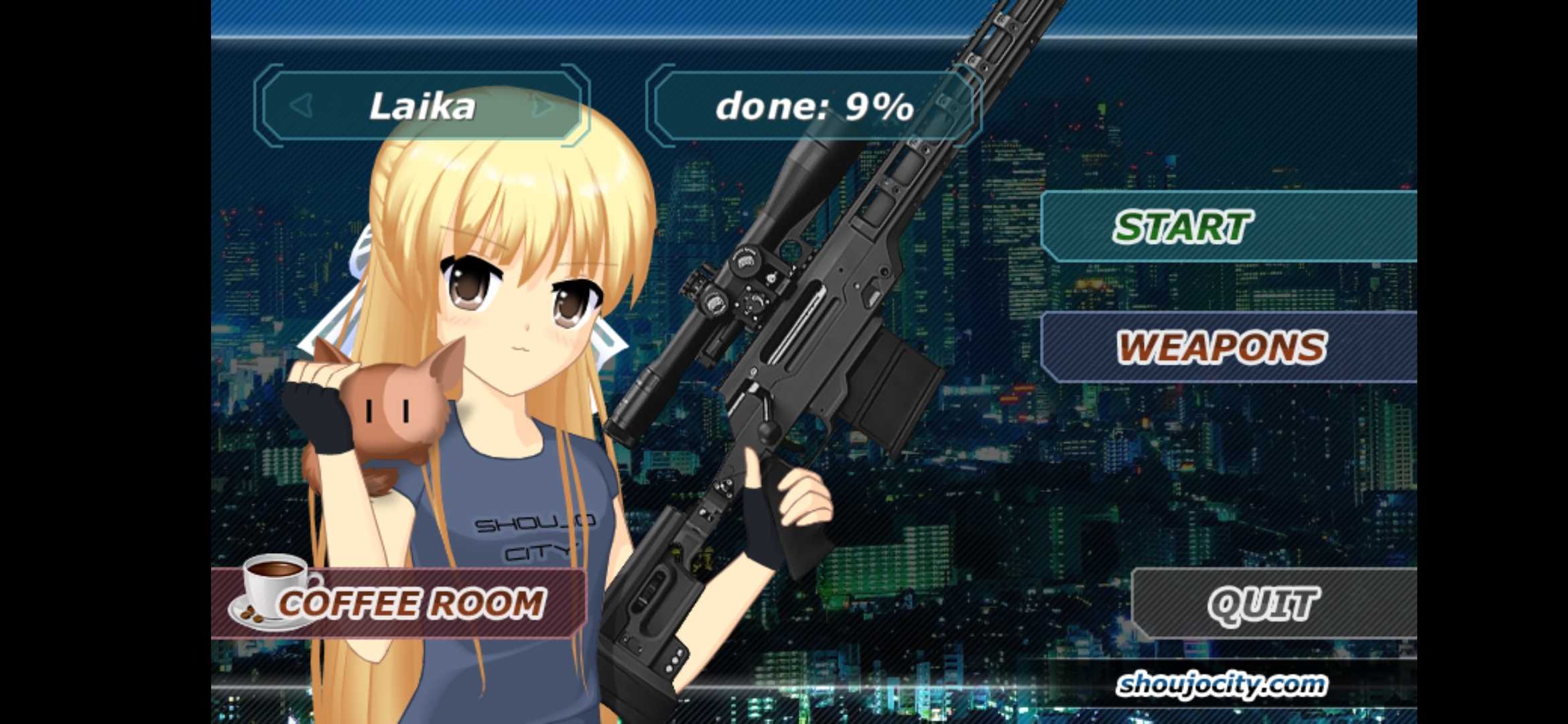Select next character with right arrow
Image resolution: width=1568 pixels, height=724 pixels.
[x=543, y=106]
